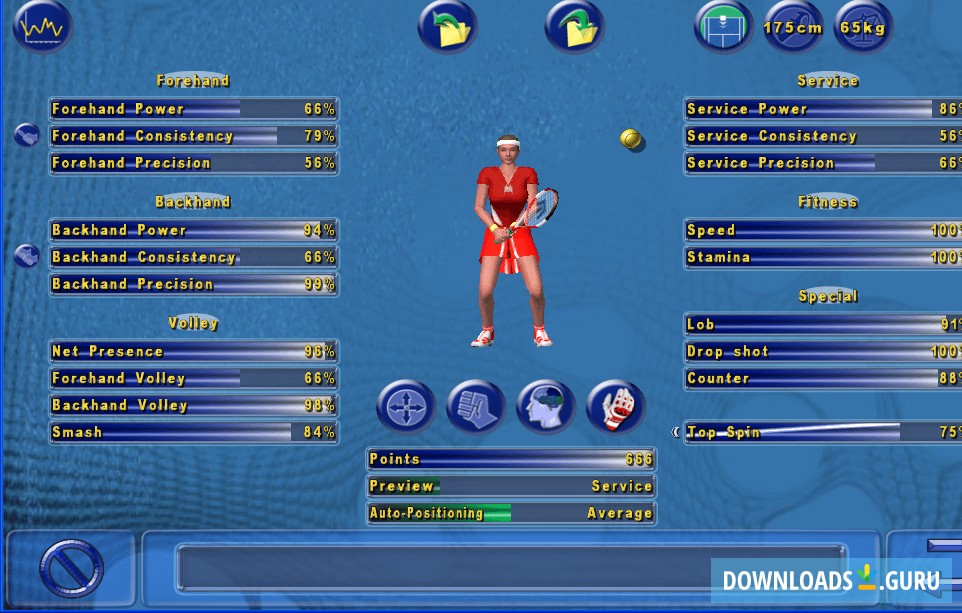962x613 pixels.
Task: Change the 65kg weight setting
Action: click(x=863, y=28)
